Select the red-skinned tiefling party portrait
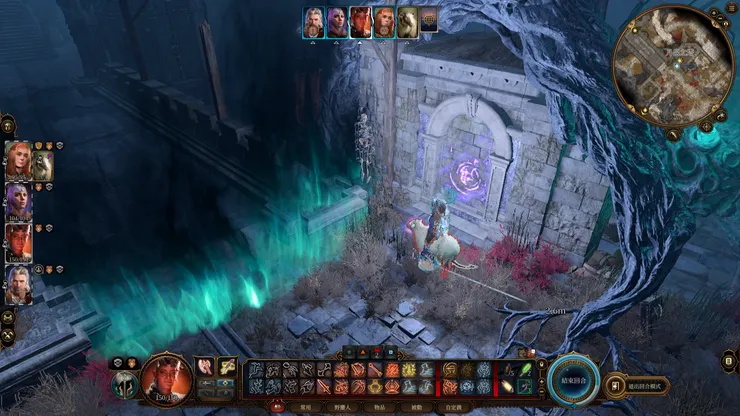The height and width of the screenshot is (416, 740). coord(18,244)
